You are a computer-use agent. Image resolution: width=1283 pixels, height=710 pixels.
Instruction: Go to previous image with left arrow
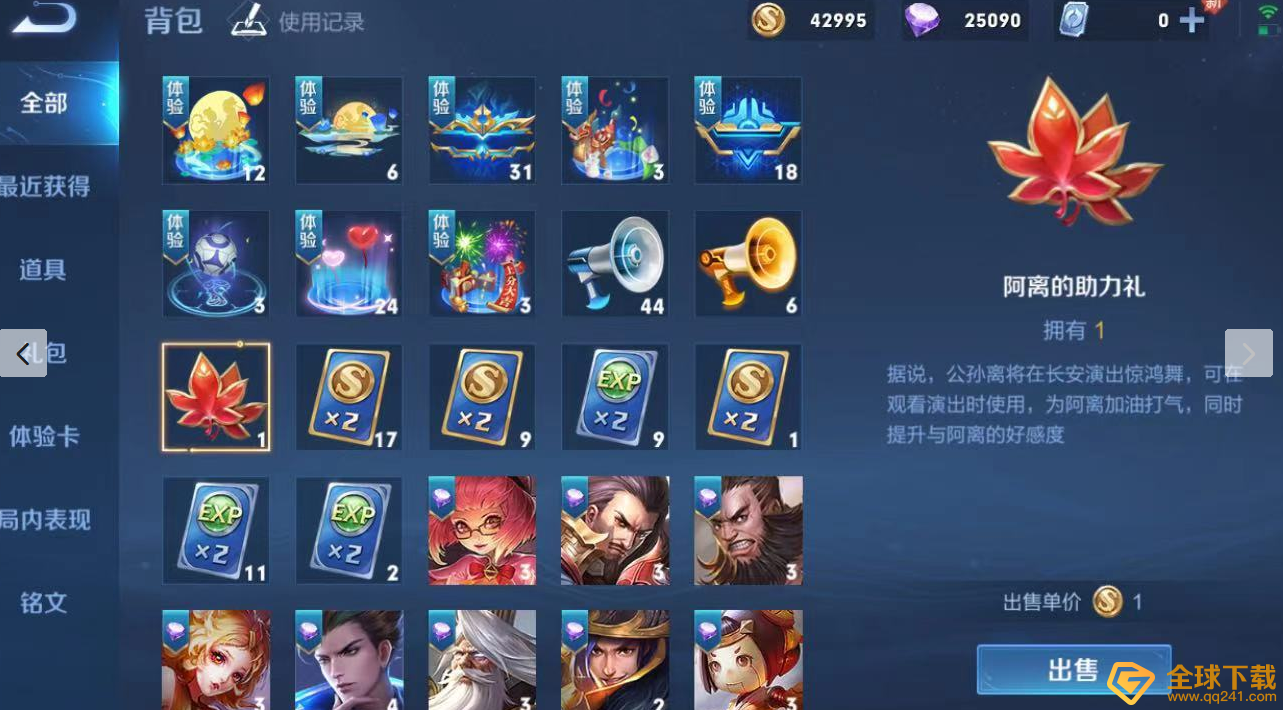coord(23,353)
